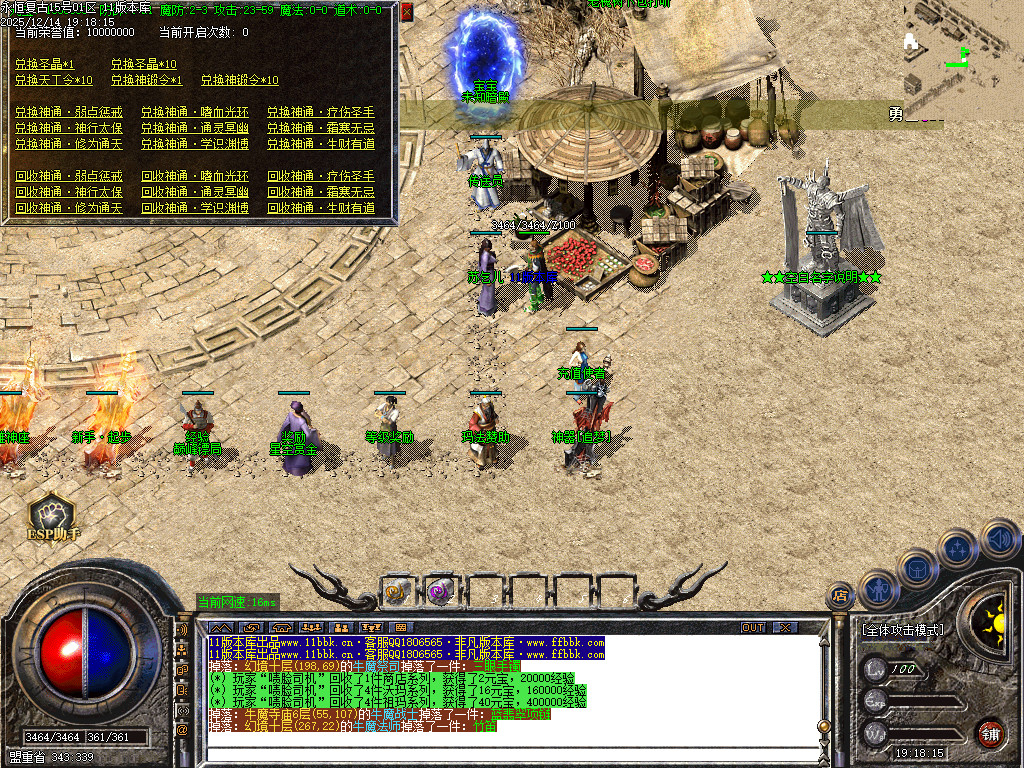The image size is (1024, 768).
Task: Close the honor exchange panel
Action: coord(406,12)
